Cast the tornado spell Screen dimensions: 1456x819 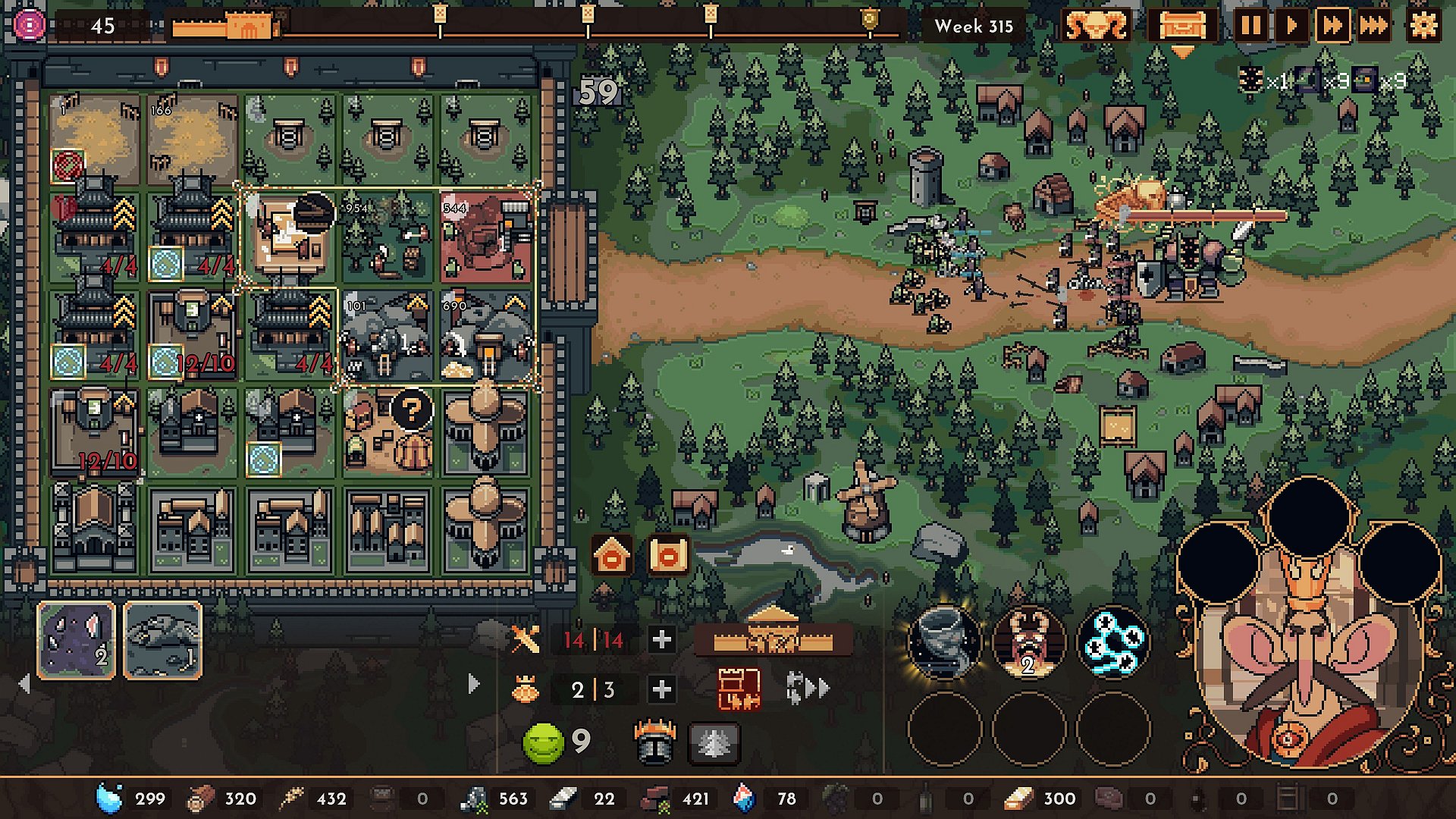point(944,642)
